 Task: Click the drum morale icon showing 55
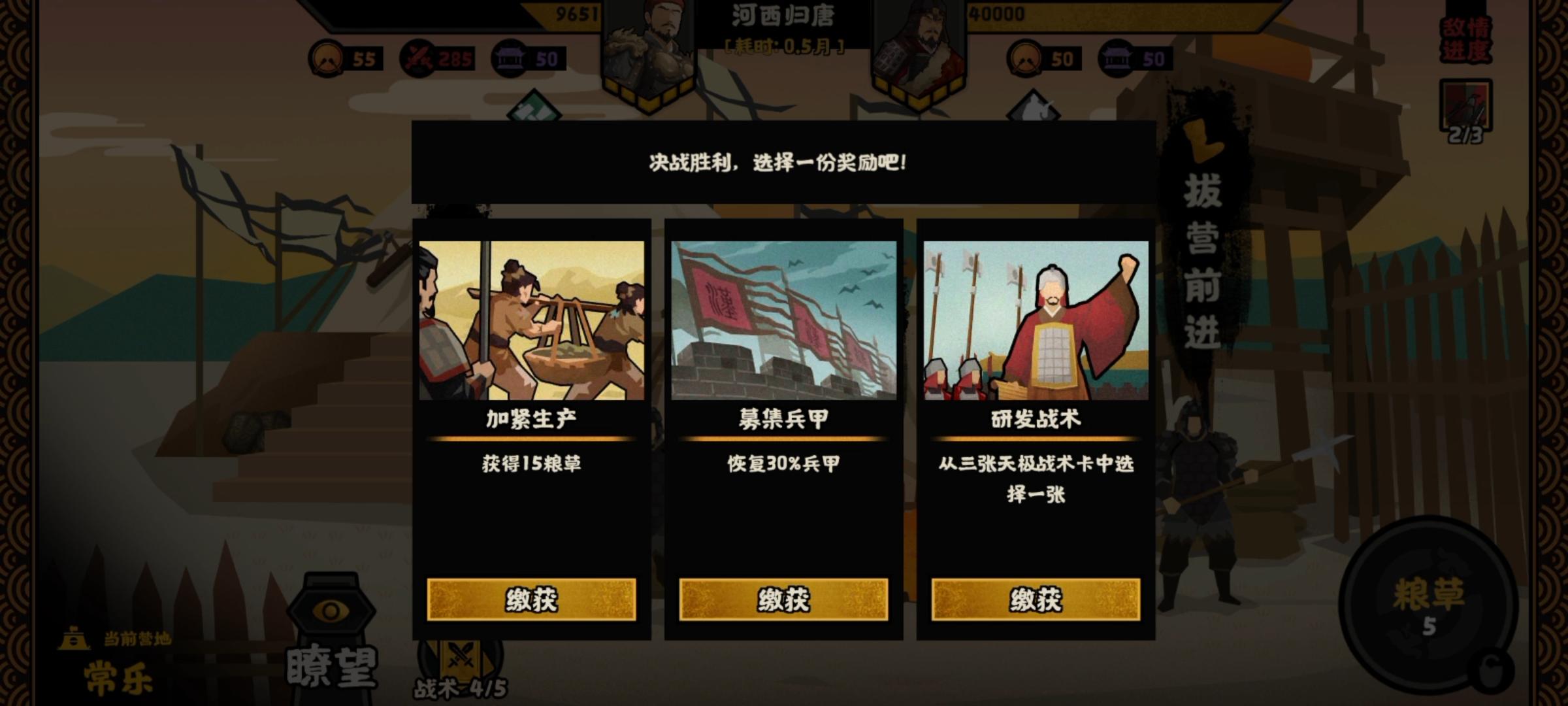[328, 58]
